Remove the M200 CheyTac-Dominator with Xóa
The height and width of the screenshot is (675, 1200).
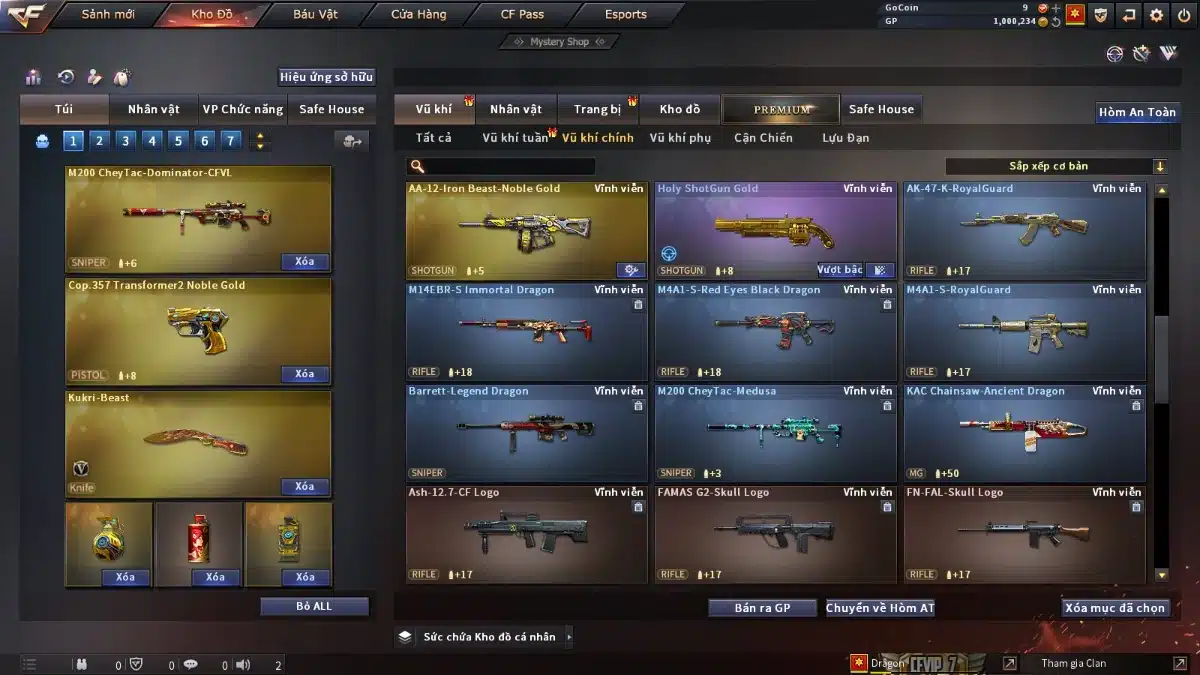tap(304, 262)
